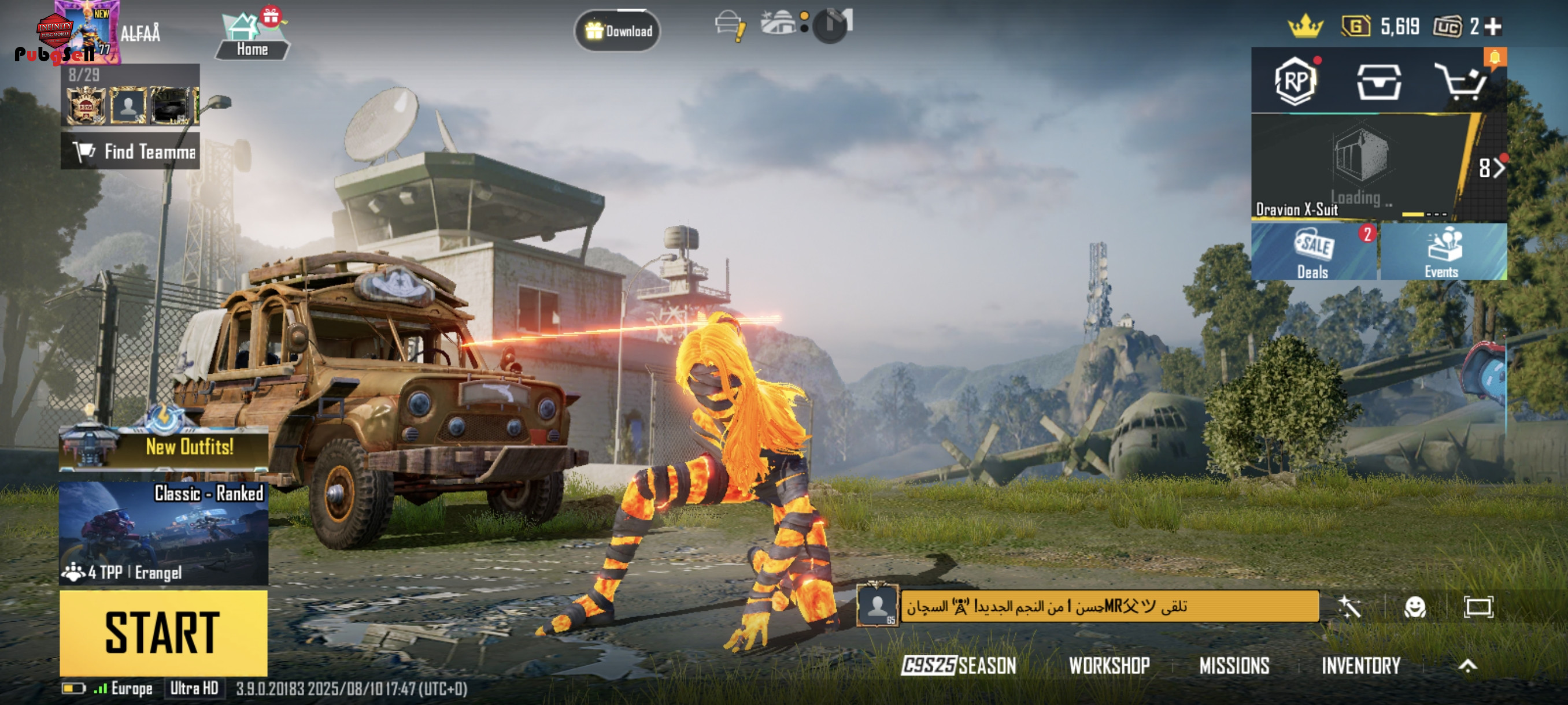This screenshot has height=705, width=1568.
Task: Open the Classic - Ranked mode selector
Action: 163,532
